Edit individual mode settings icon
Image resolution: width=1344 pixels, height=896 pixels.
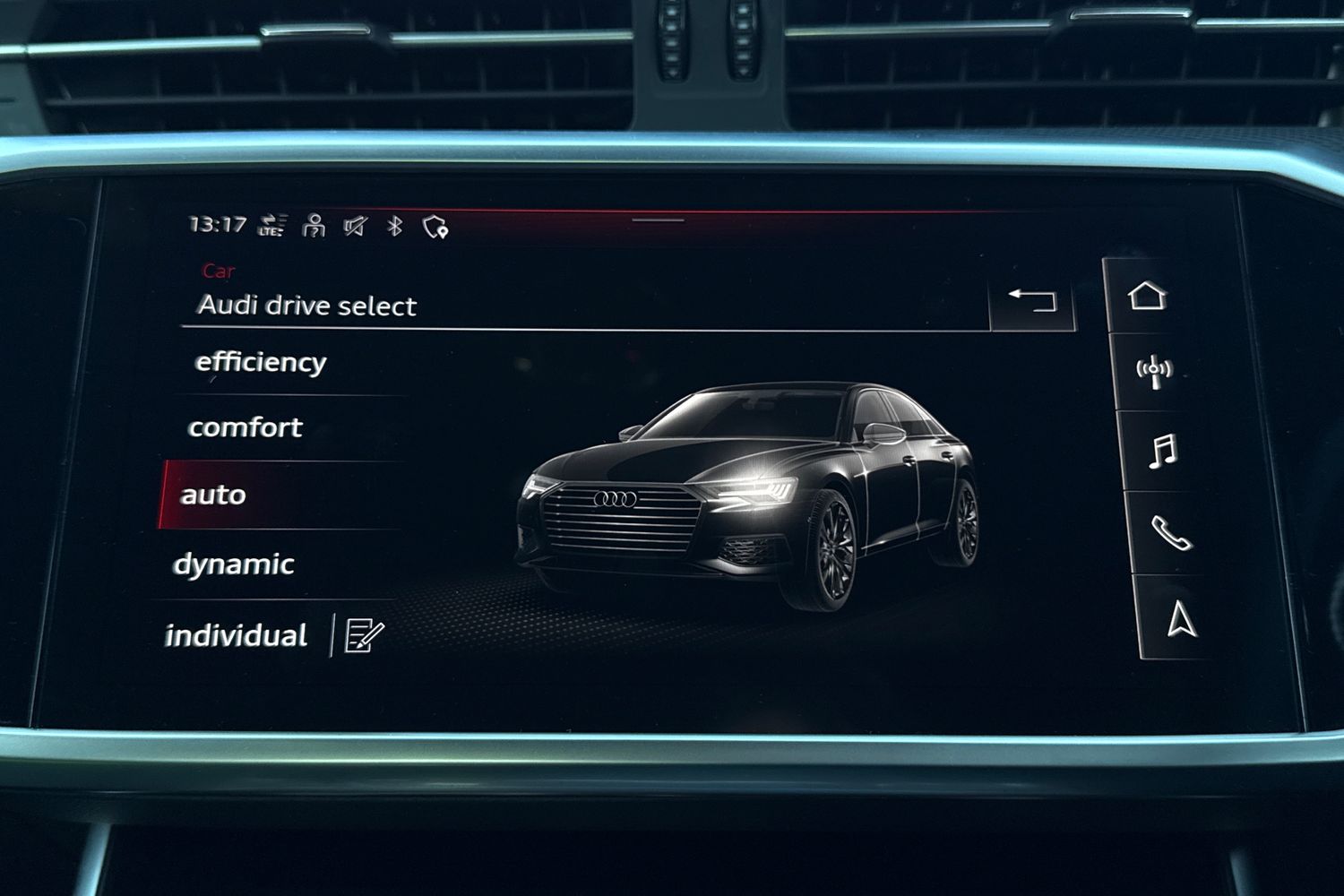(x=364, y=636)
